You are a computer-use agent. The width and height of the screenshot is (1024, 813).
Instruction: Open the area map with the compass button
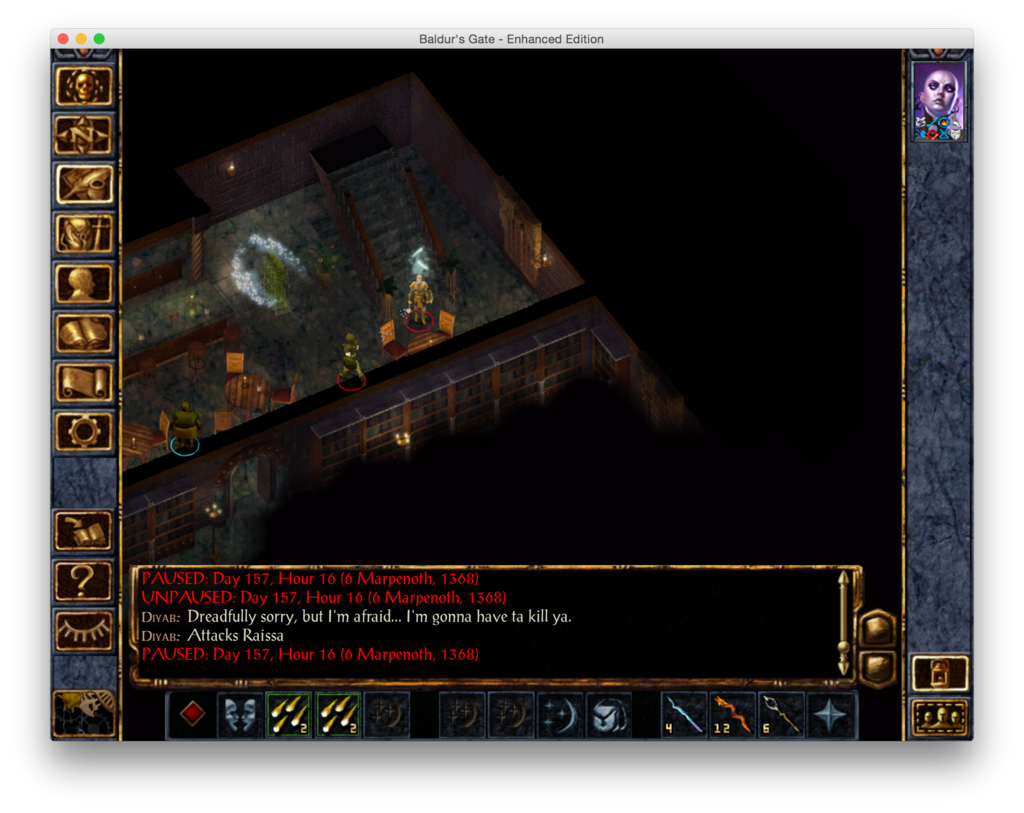[84, 135]
